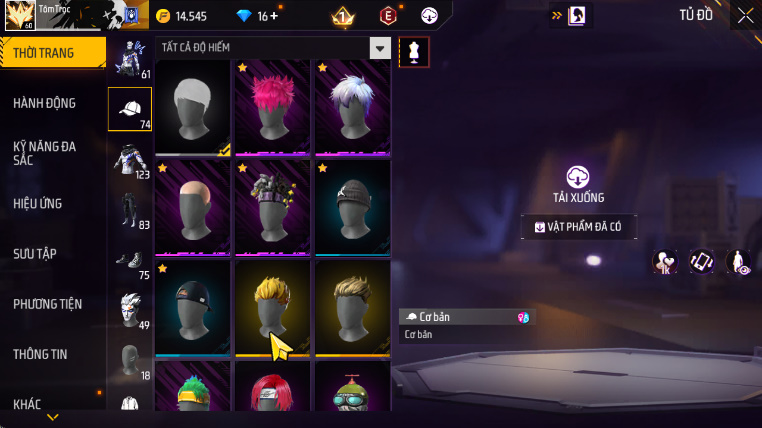Image resolution: width=762 pixels, height=428 pixels.
Task: Open the TômTrọc player profile avatar
Action: click(x=21, y=16)
